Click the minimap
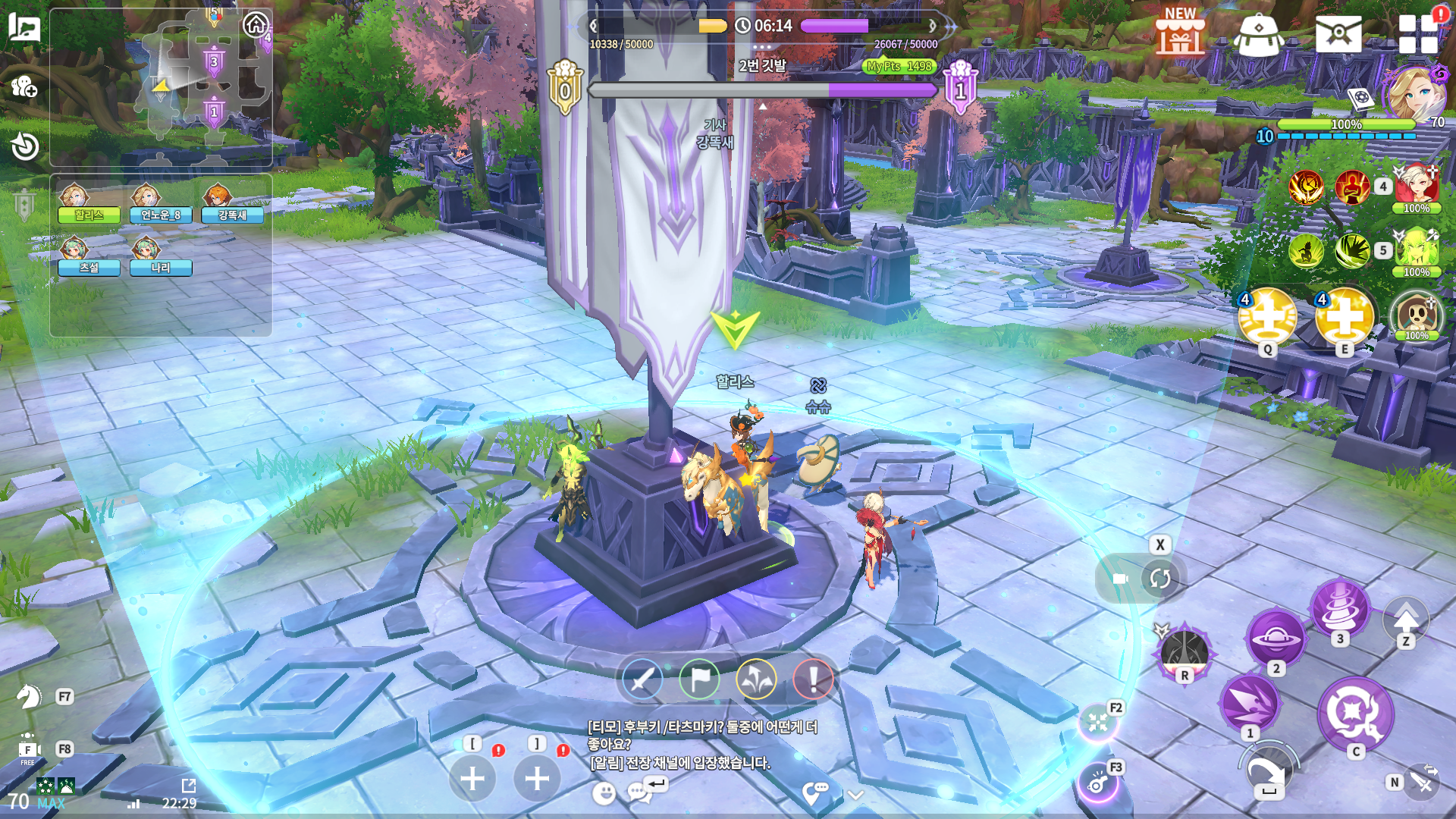Image resolution: width=1456 pixels, height=819 pixels. [x=161, y=87]
